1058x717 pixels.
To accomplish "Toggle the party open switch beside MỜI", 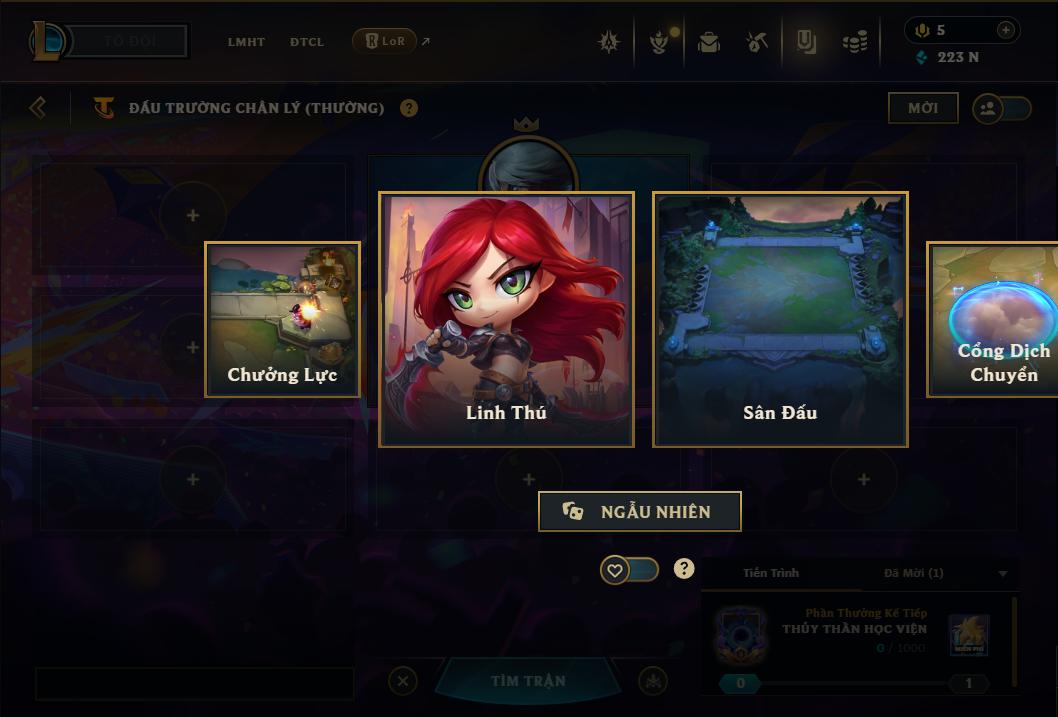I will pos(1002,108).
